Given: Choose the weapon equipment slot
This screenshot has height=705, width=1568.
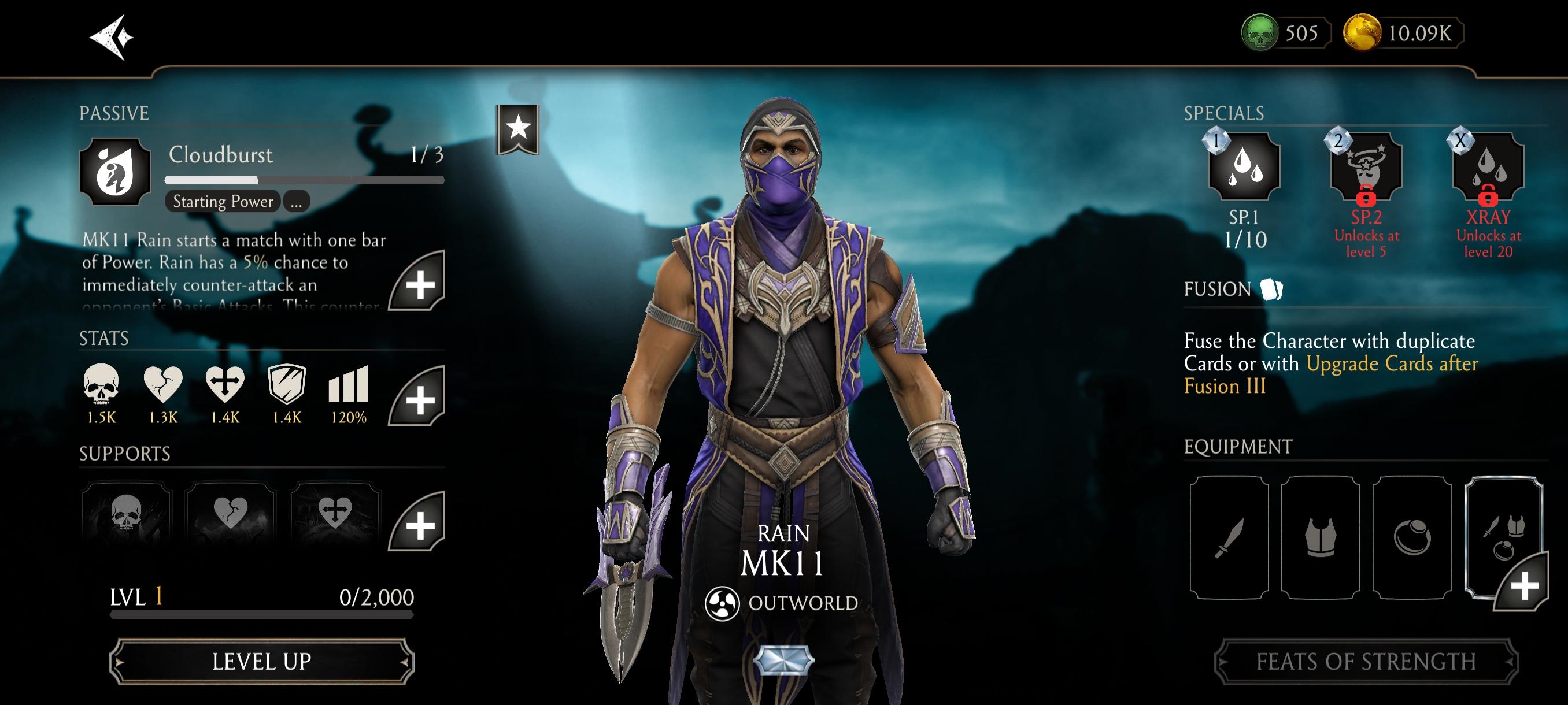Looking at the screenshot, I should coord(1229,537).
